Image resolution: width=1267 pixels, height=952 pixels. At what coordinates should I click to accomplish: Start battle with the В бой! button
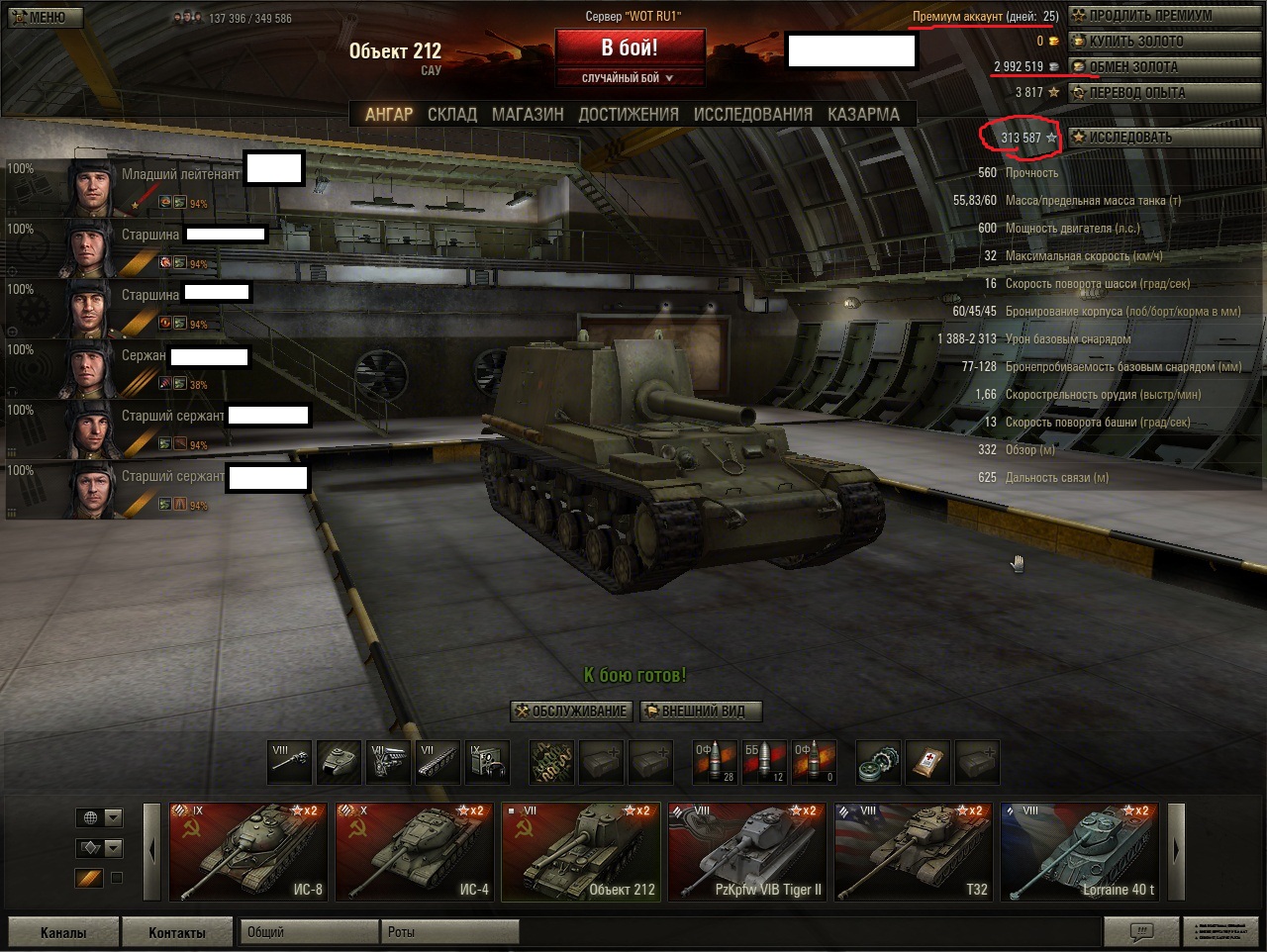(630, 48)
